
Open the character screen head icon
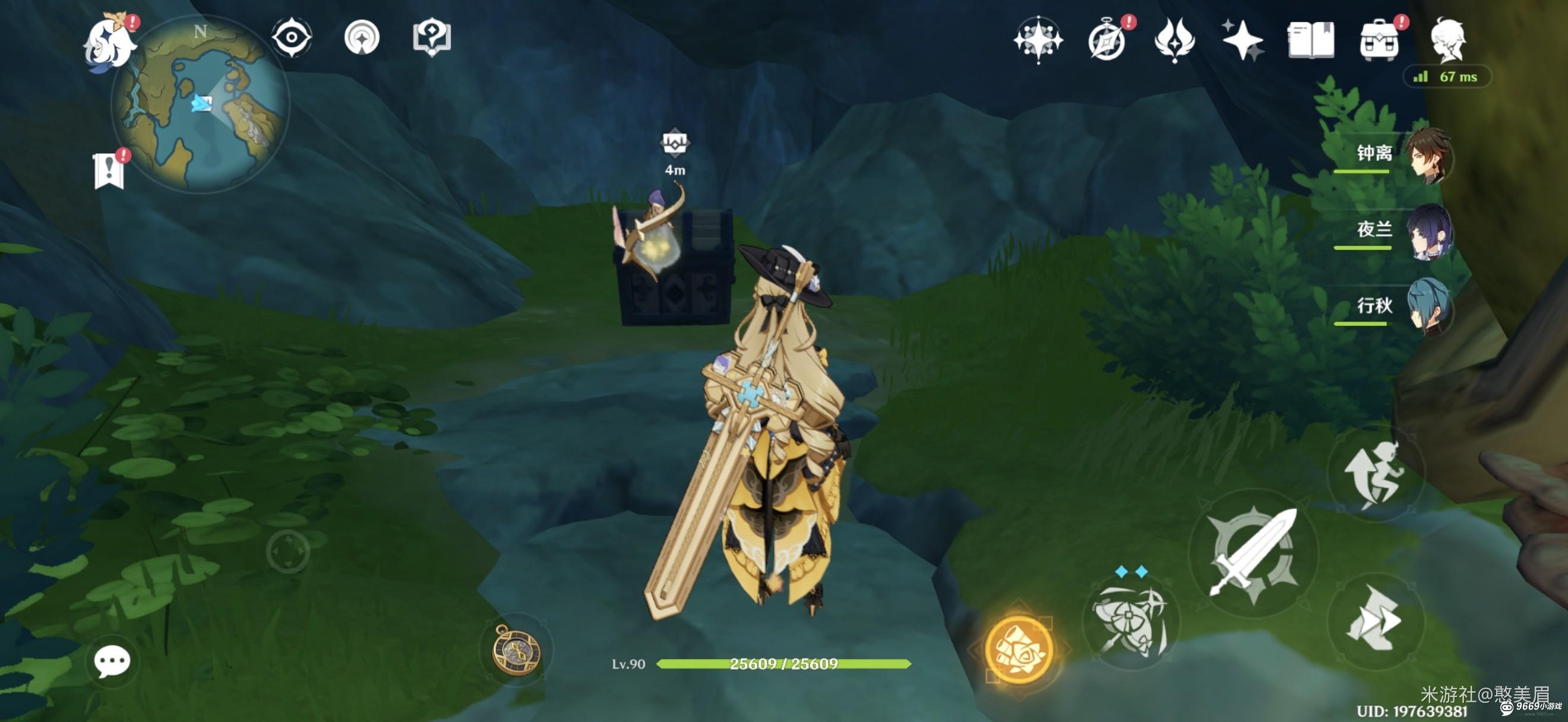pyautogui.click(x=1448, y=40)
